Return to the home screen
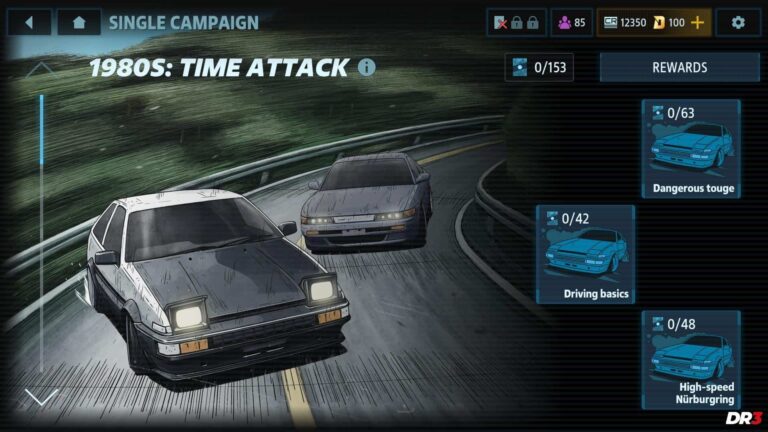The height and width of the screenshot is (432, 768). [x=78, y=22]
